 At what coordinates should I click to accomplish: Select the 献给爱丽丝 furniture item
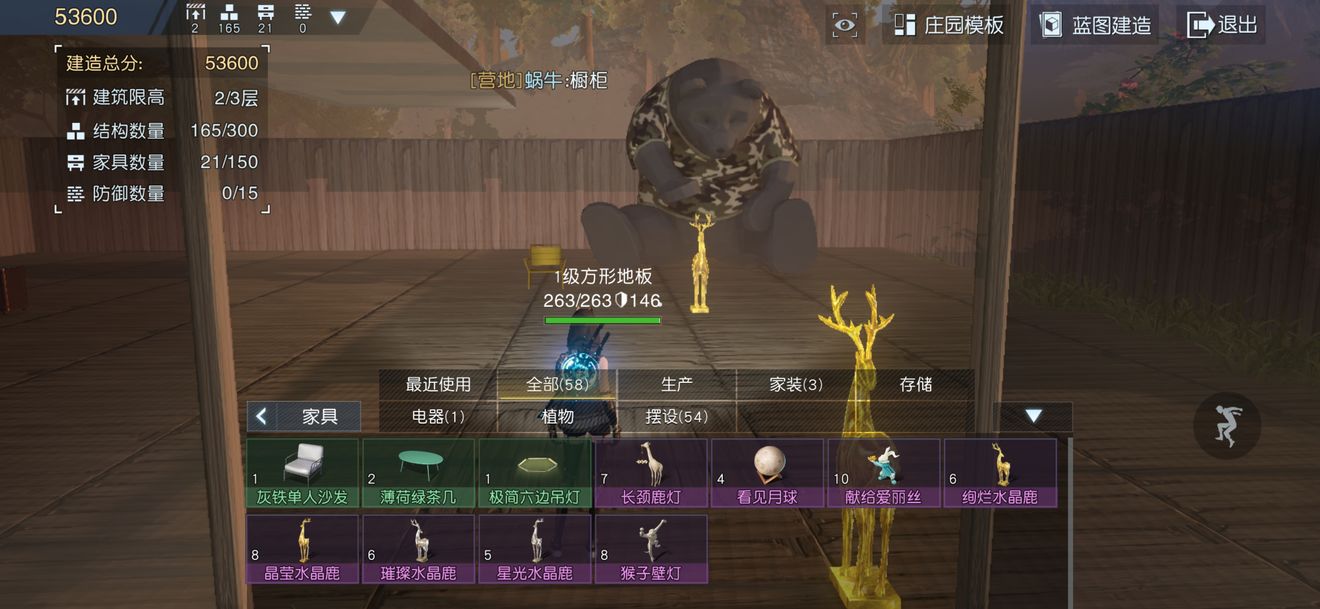[x=883, y=472]
